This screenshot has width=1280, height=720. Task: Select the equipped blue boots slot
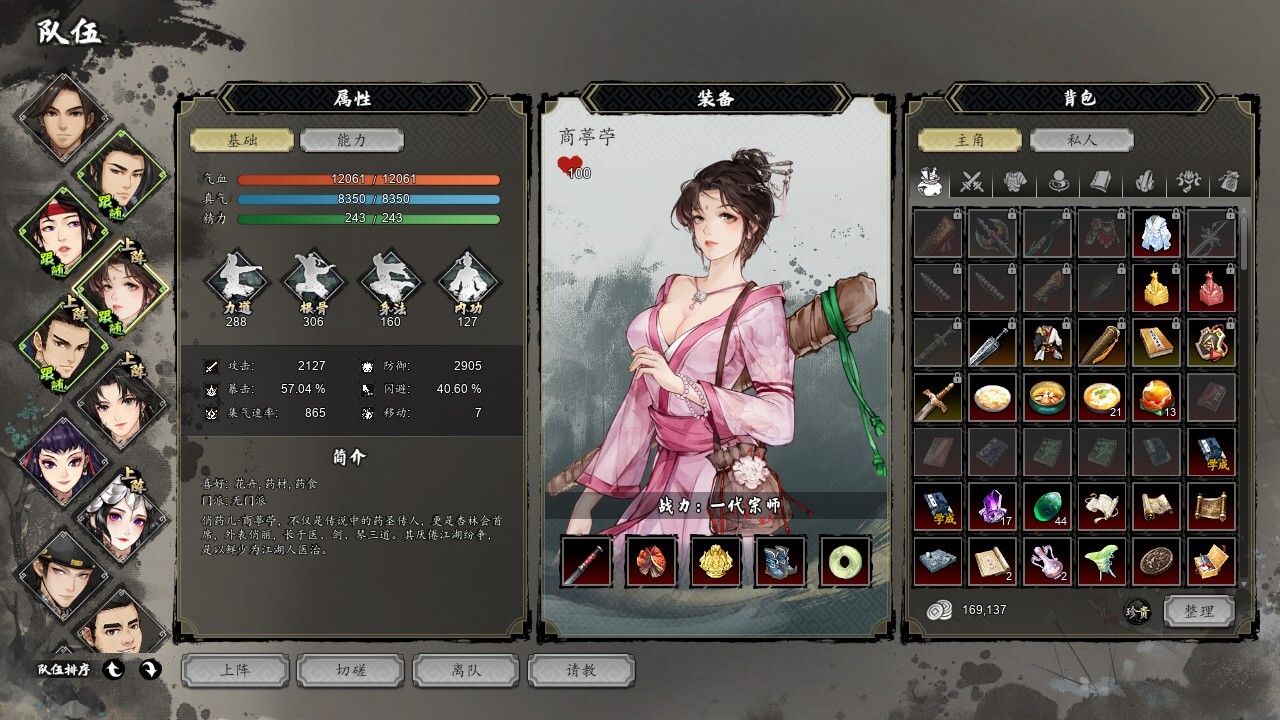pyautogui.click(x=780, y=561)
